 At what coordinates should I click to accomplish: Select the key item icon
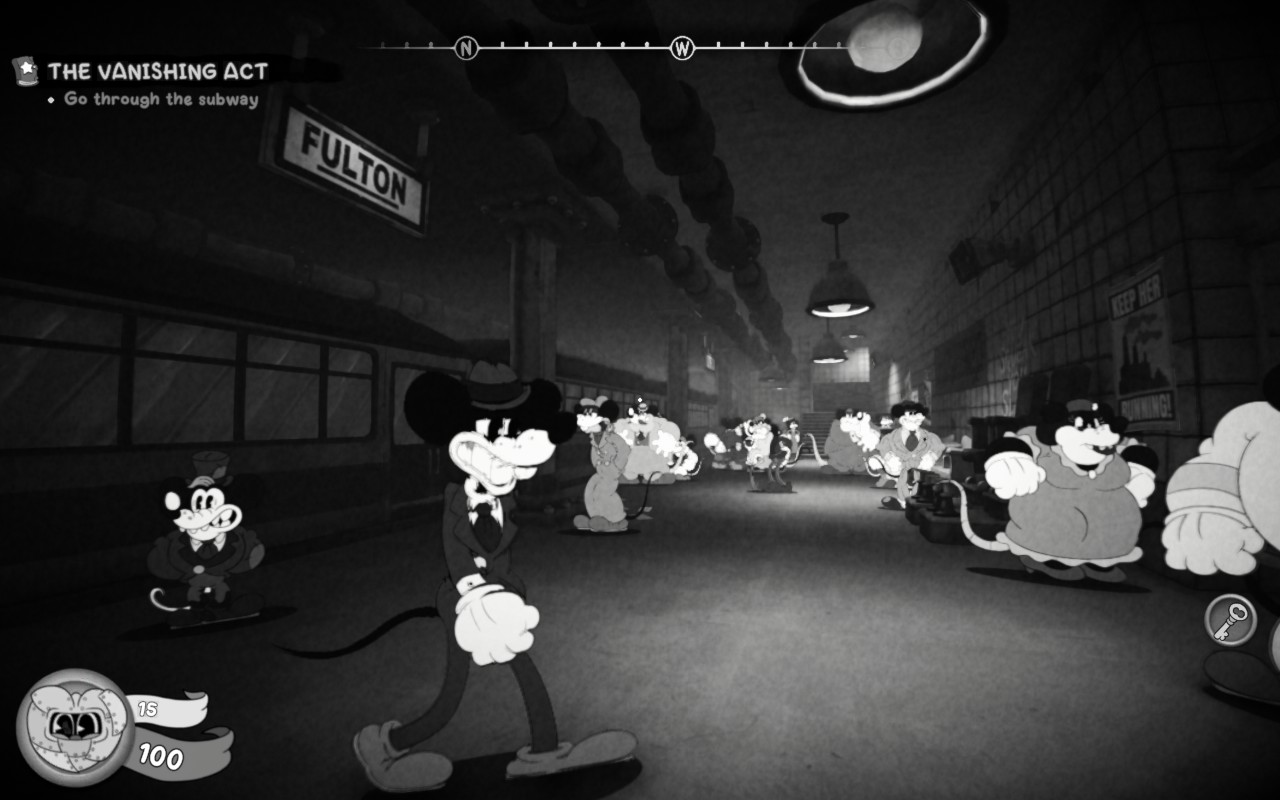[1230, 620]
